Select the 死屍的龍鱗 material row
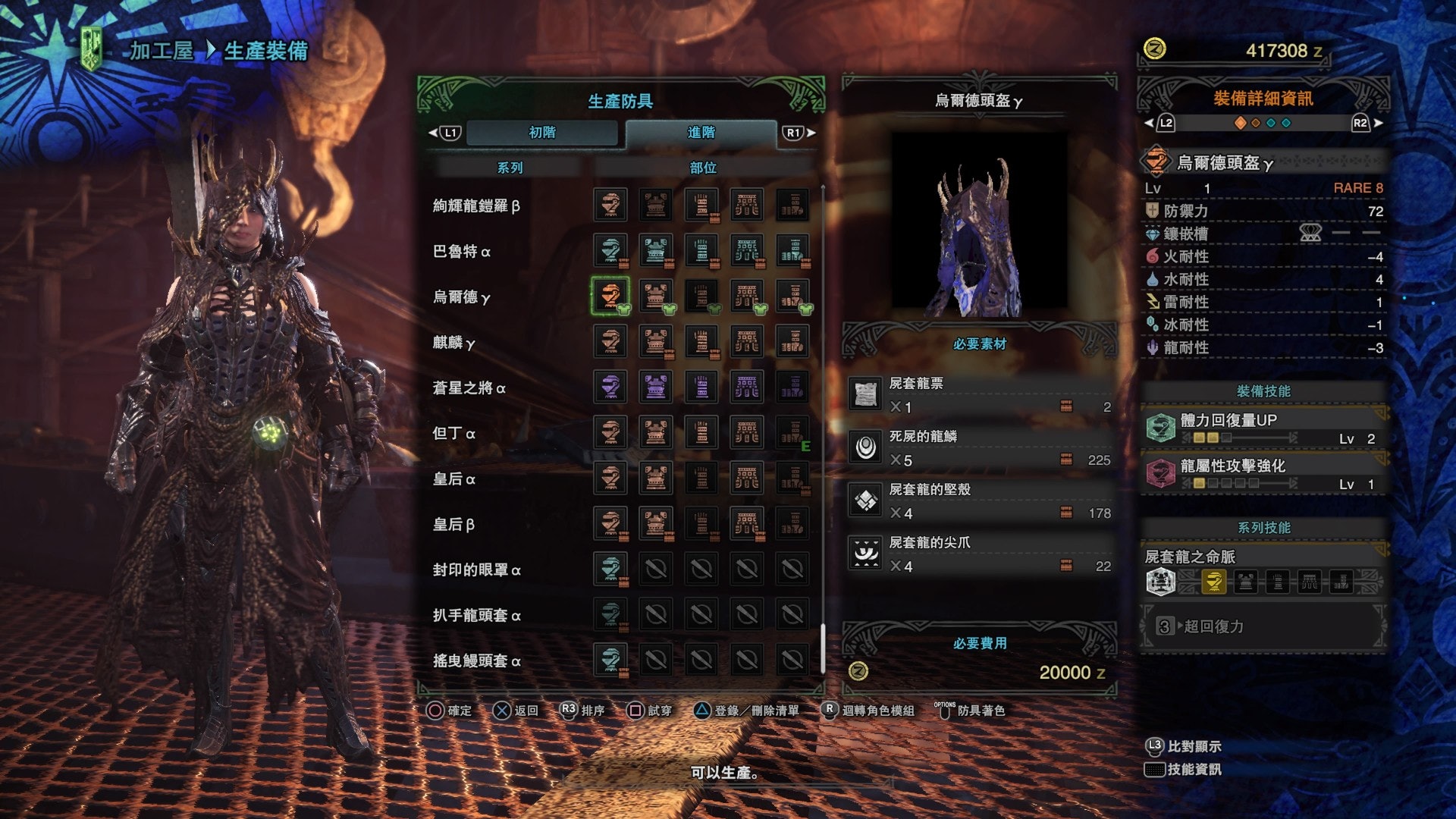 click(980, 448)
